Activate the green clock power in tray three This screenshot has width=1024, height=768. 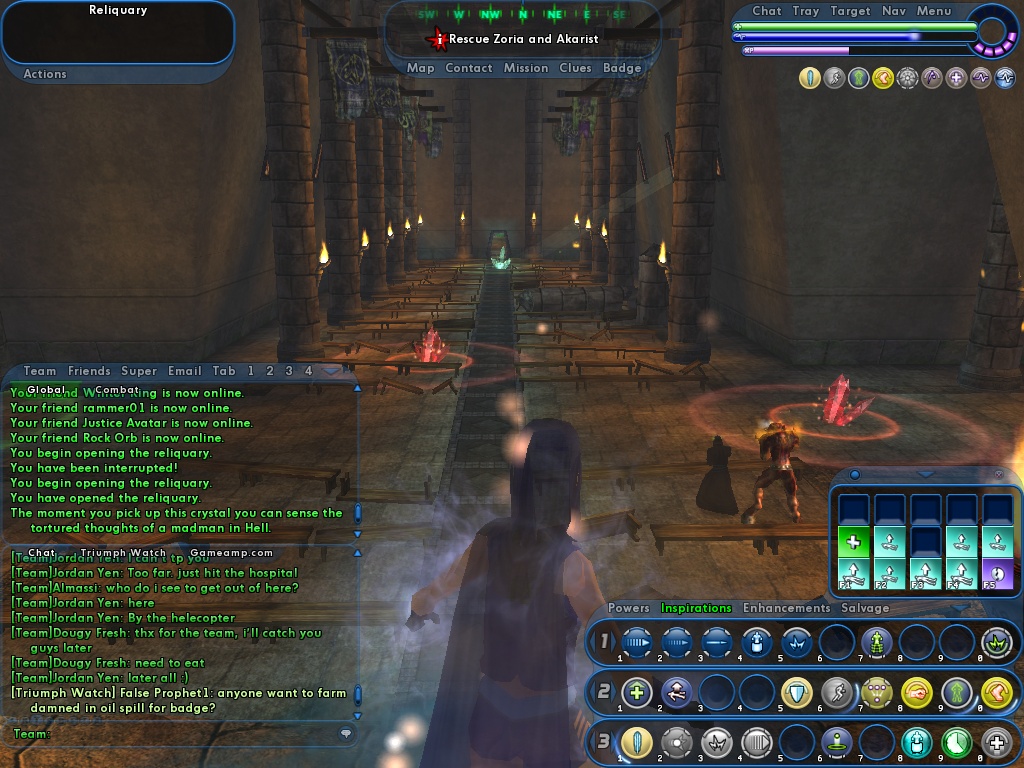click(x=956, y=742)
